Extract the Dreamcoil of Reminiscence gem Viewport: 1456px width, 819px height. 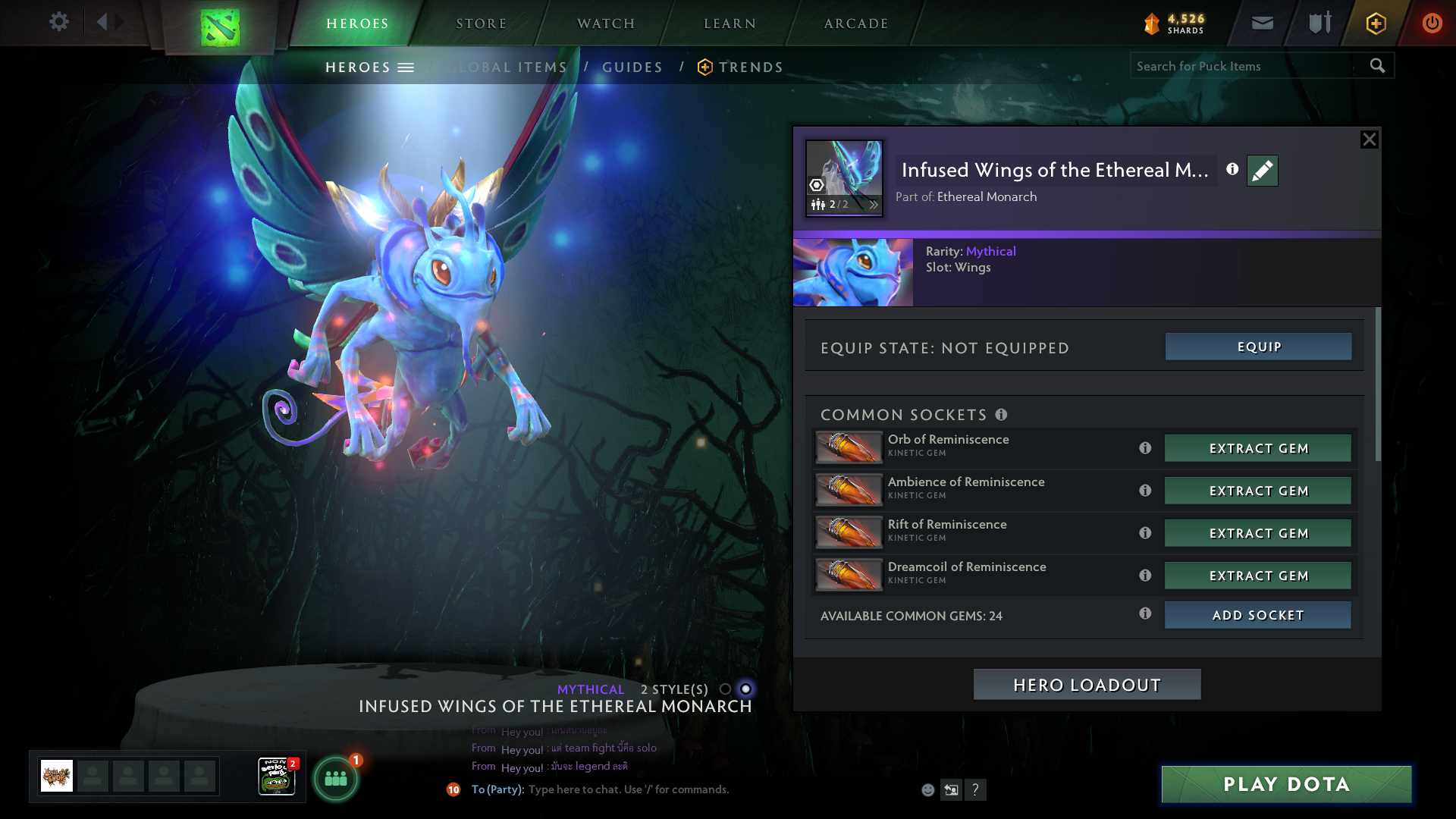pos(1258,576)
